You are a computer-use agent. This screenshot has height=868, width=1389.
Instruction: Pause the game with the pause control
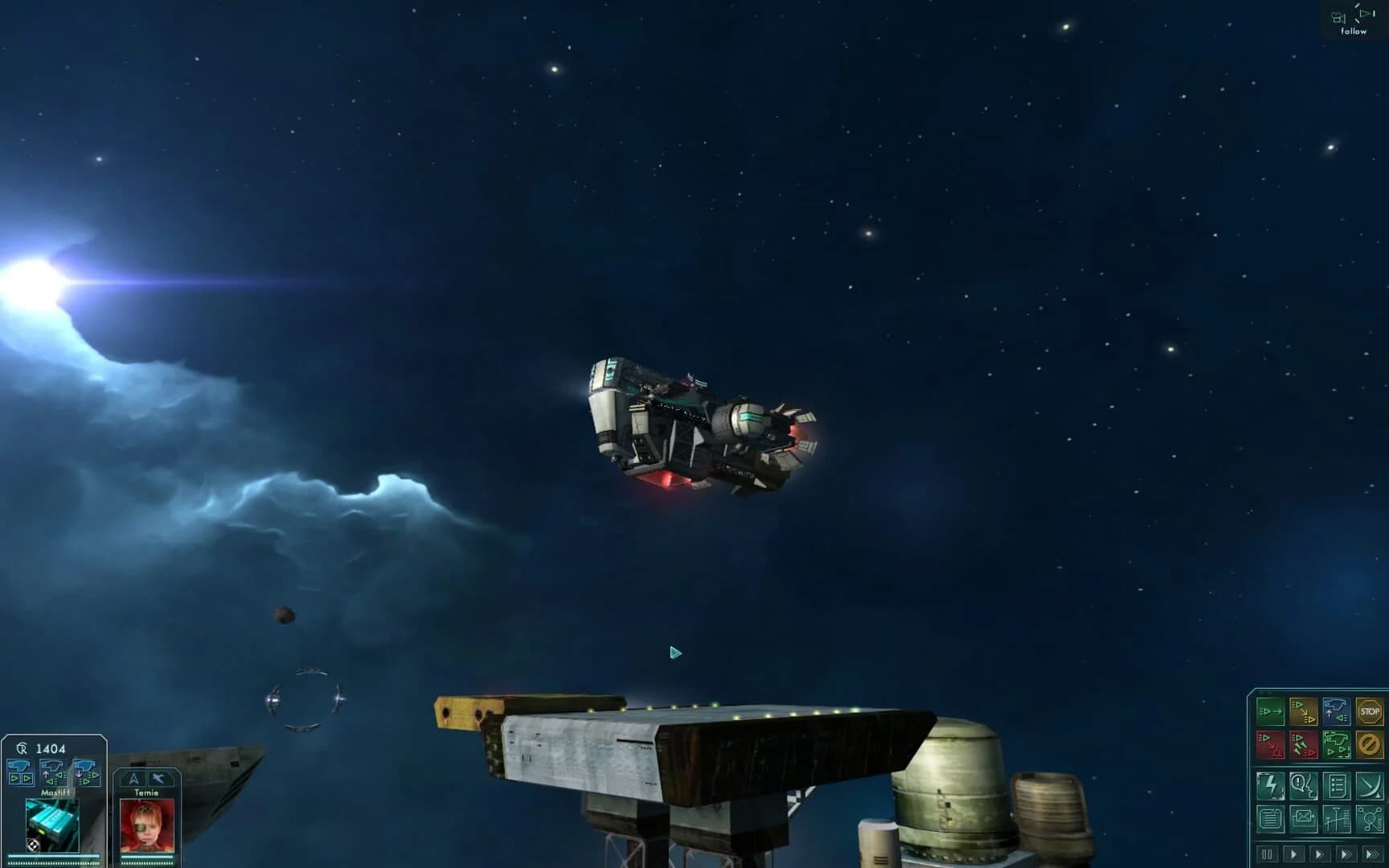point(1268,854)
